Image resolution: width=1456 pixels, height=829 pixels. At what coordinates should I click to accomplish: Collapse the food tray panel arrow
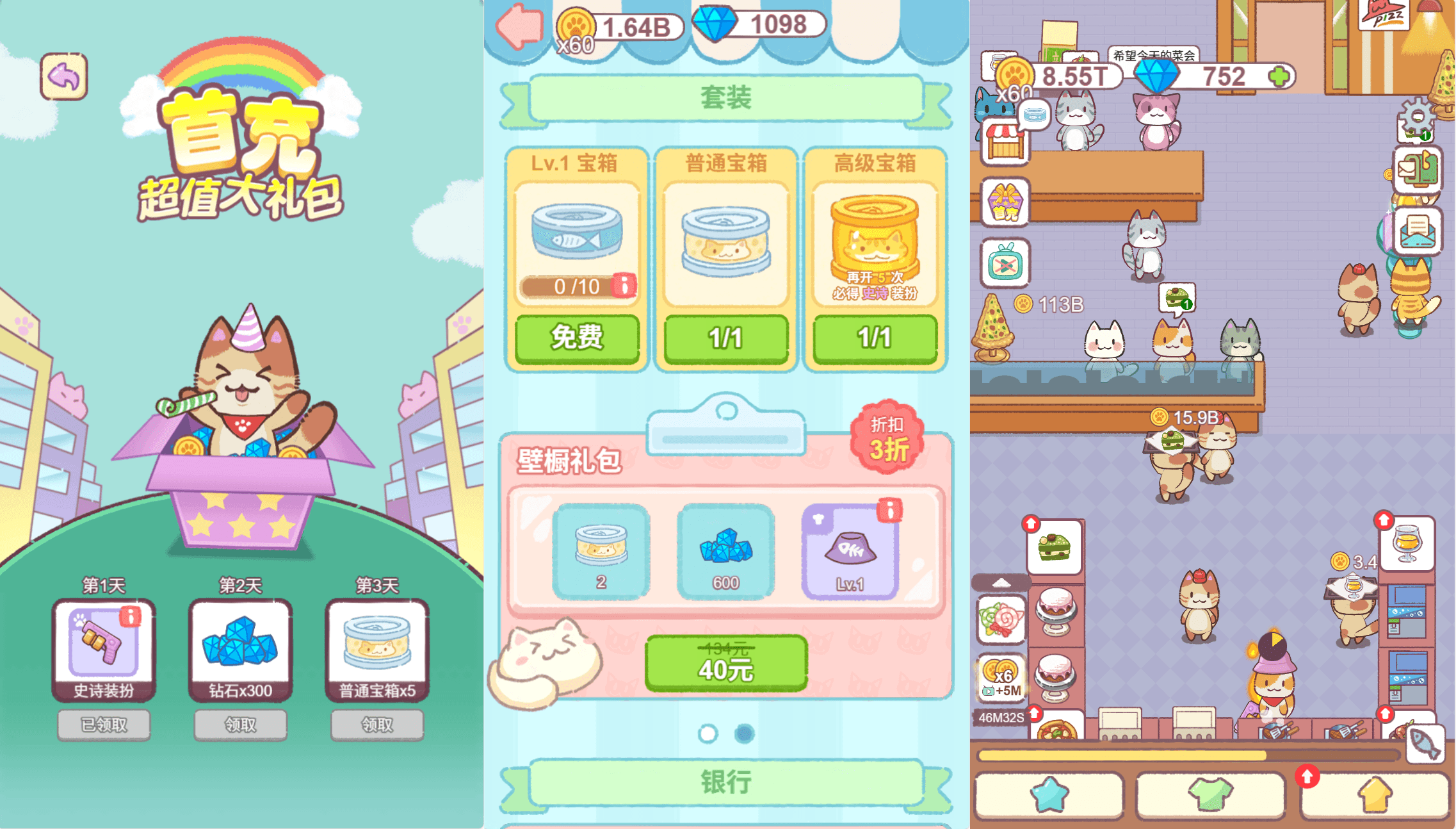coord(1001,583)
